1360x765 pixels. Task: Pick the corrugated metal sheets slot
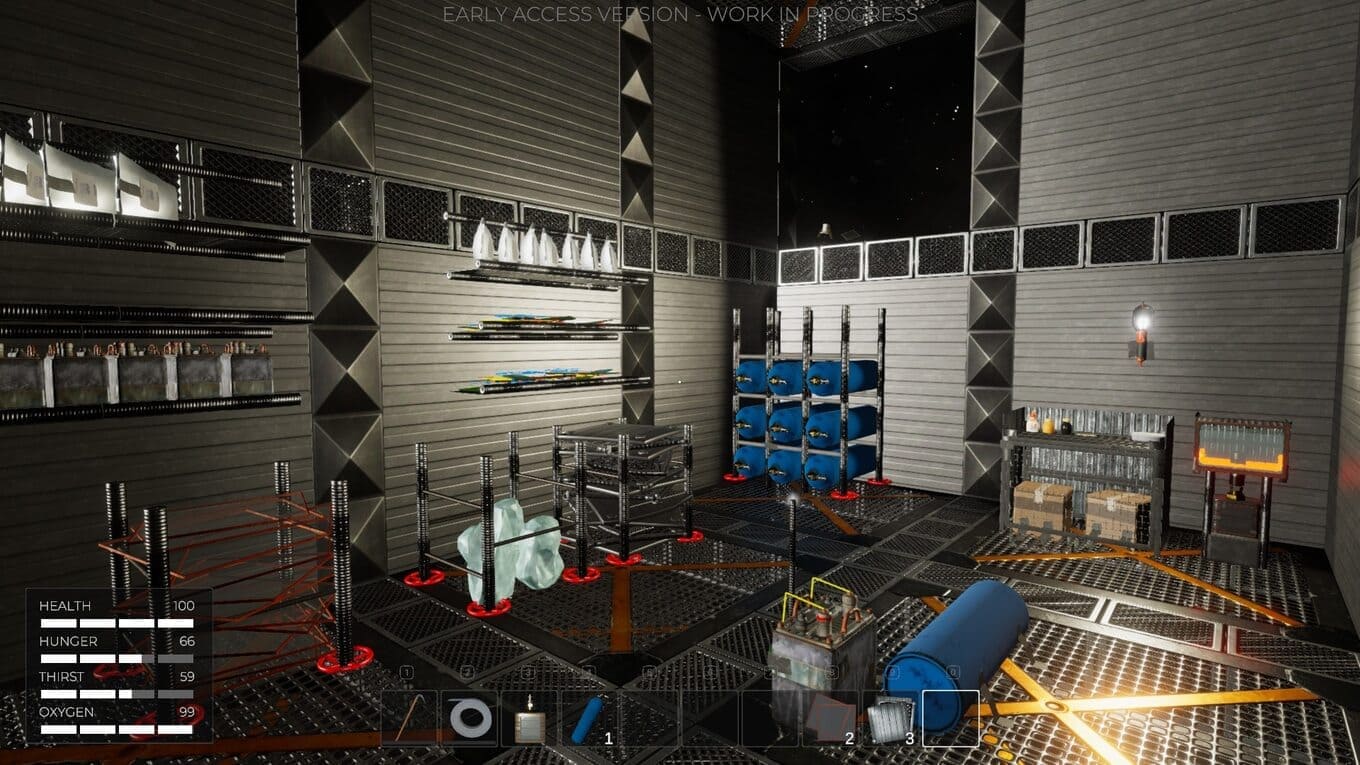click(890, 718)
